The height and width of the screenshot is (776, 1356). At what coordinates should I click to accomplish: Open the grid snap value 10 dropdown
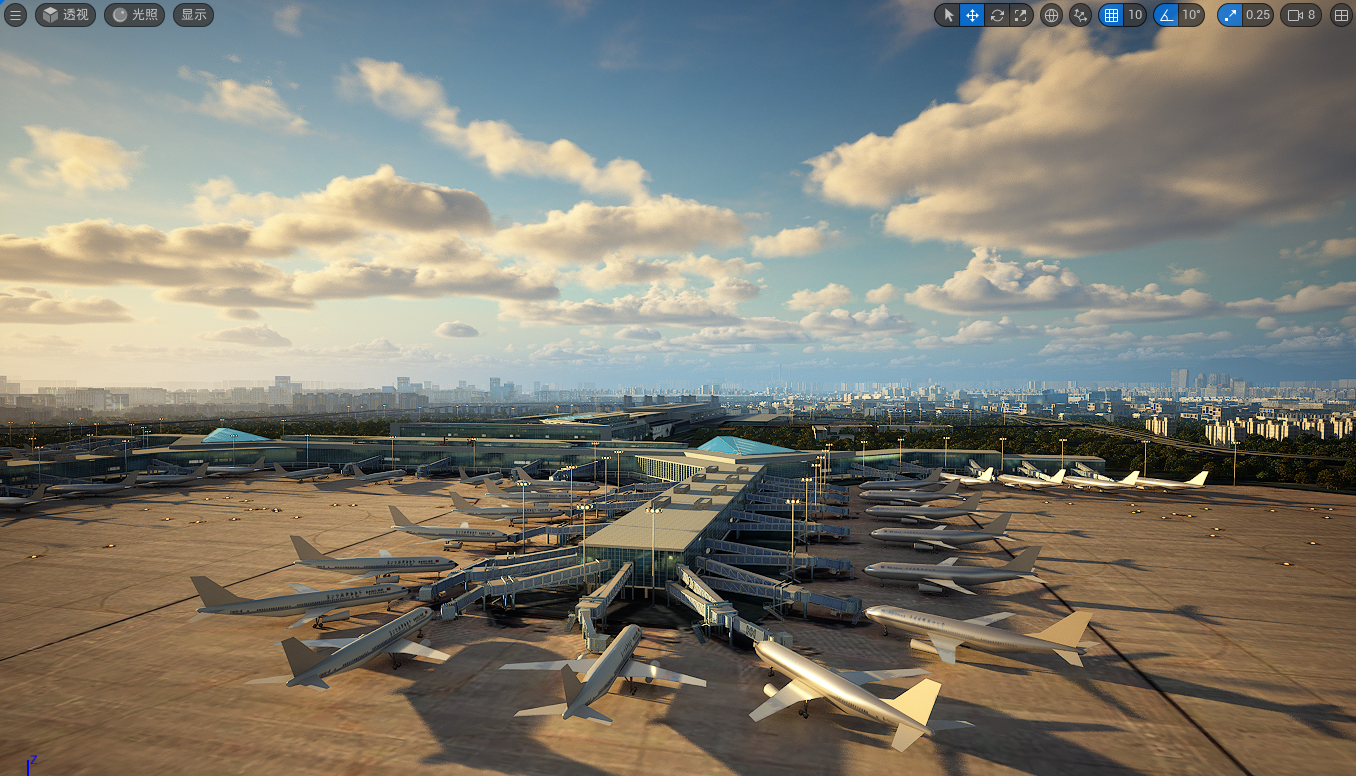click(1135, 15)
